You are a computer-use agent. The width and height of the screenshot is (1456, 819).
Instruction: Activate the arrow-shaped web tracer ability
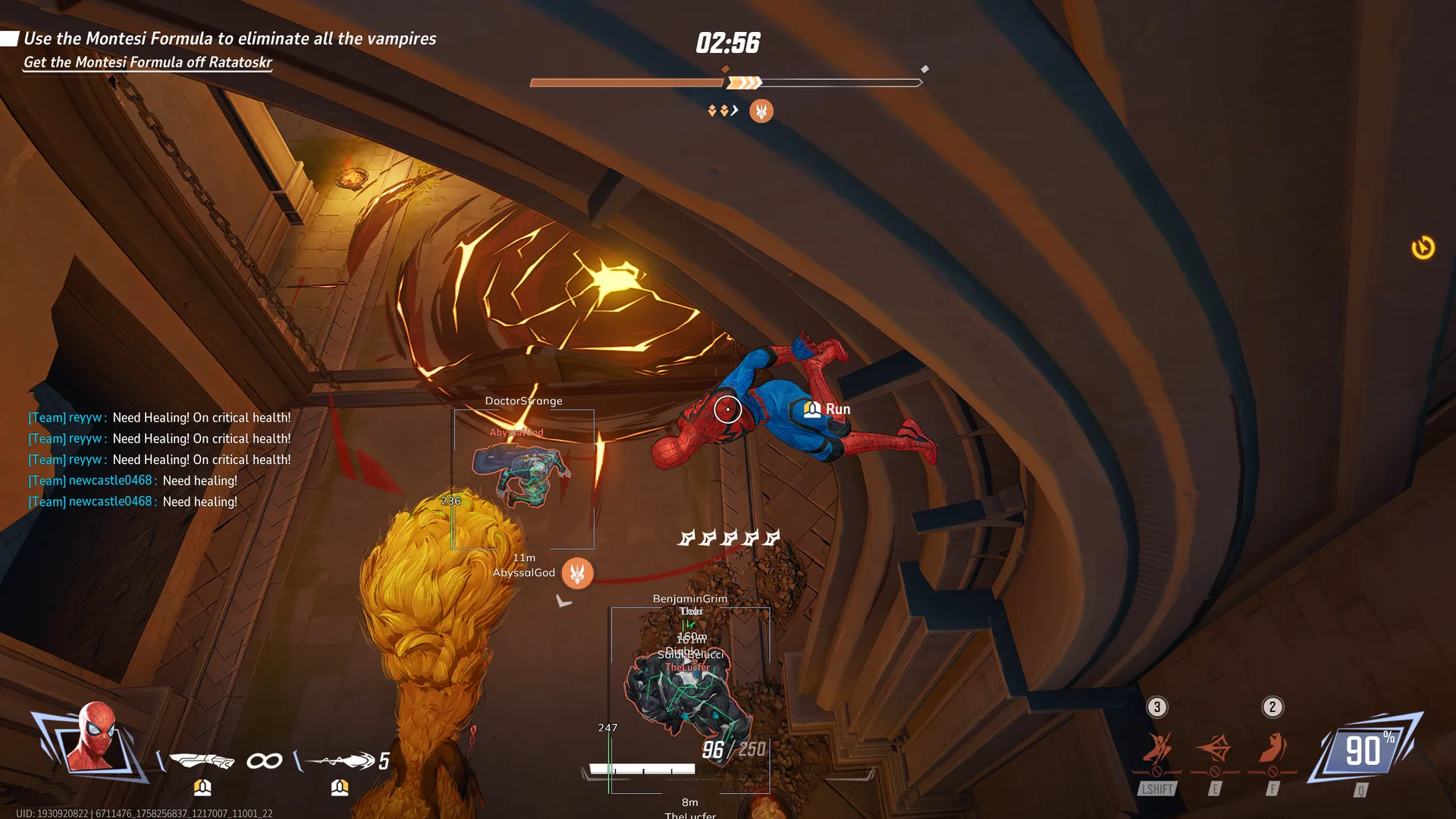[x=1215, y=748]
